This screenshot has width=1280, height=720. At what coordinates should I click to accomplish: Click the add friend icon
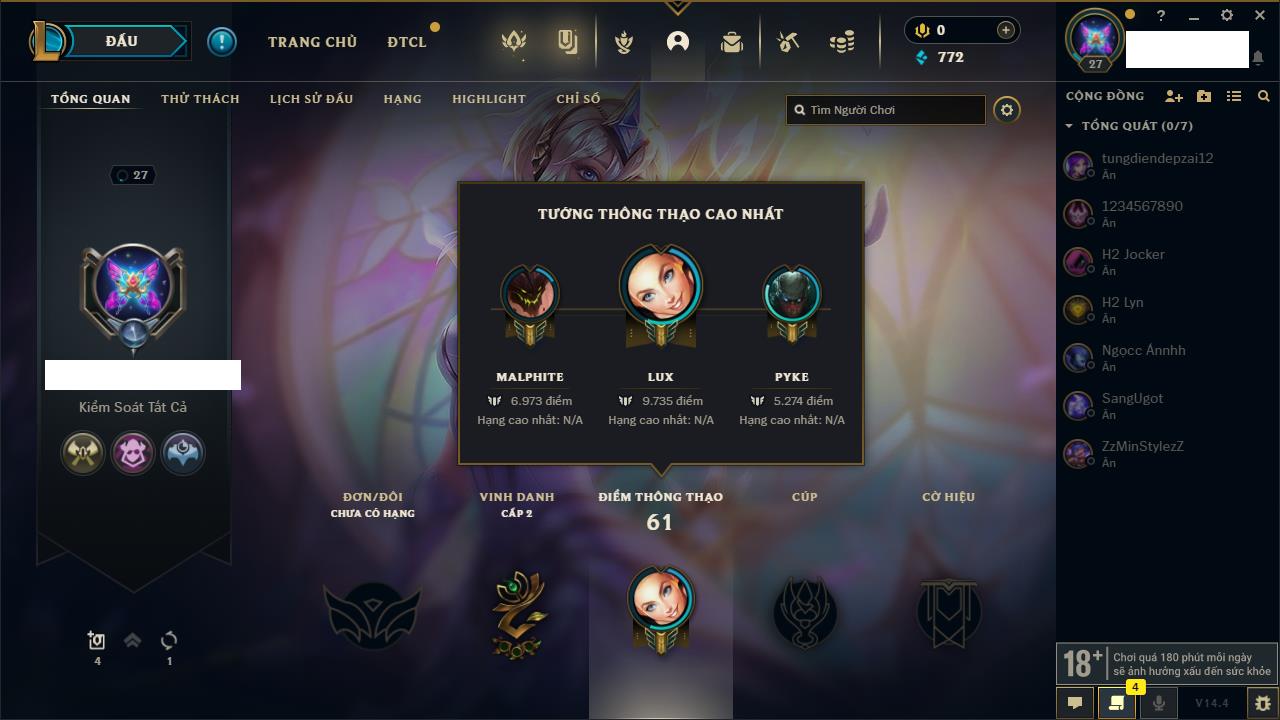[x=1173, y=96]
